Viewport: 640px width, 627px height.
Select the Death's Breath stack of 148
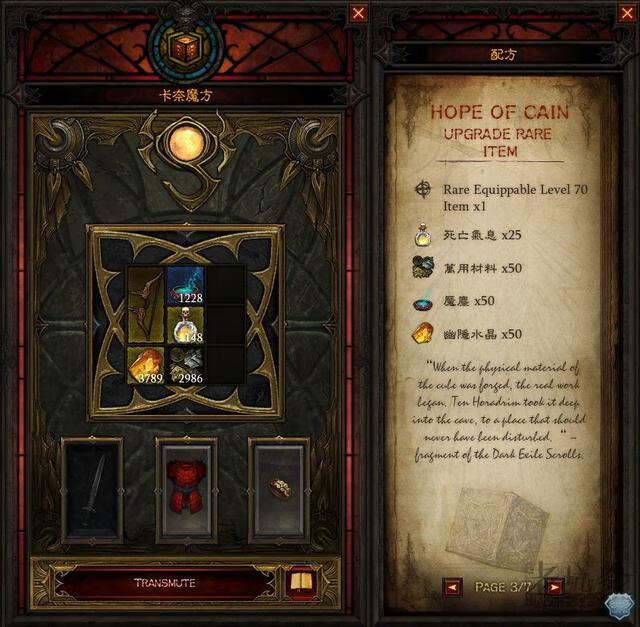[186, 325]
